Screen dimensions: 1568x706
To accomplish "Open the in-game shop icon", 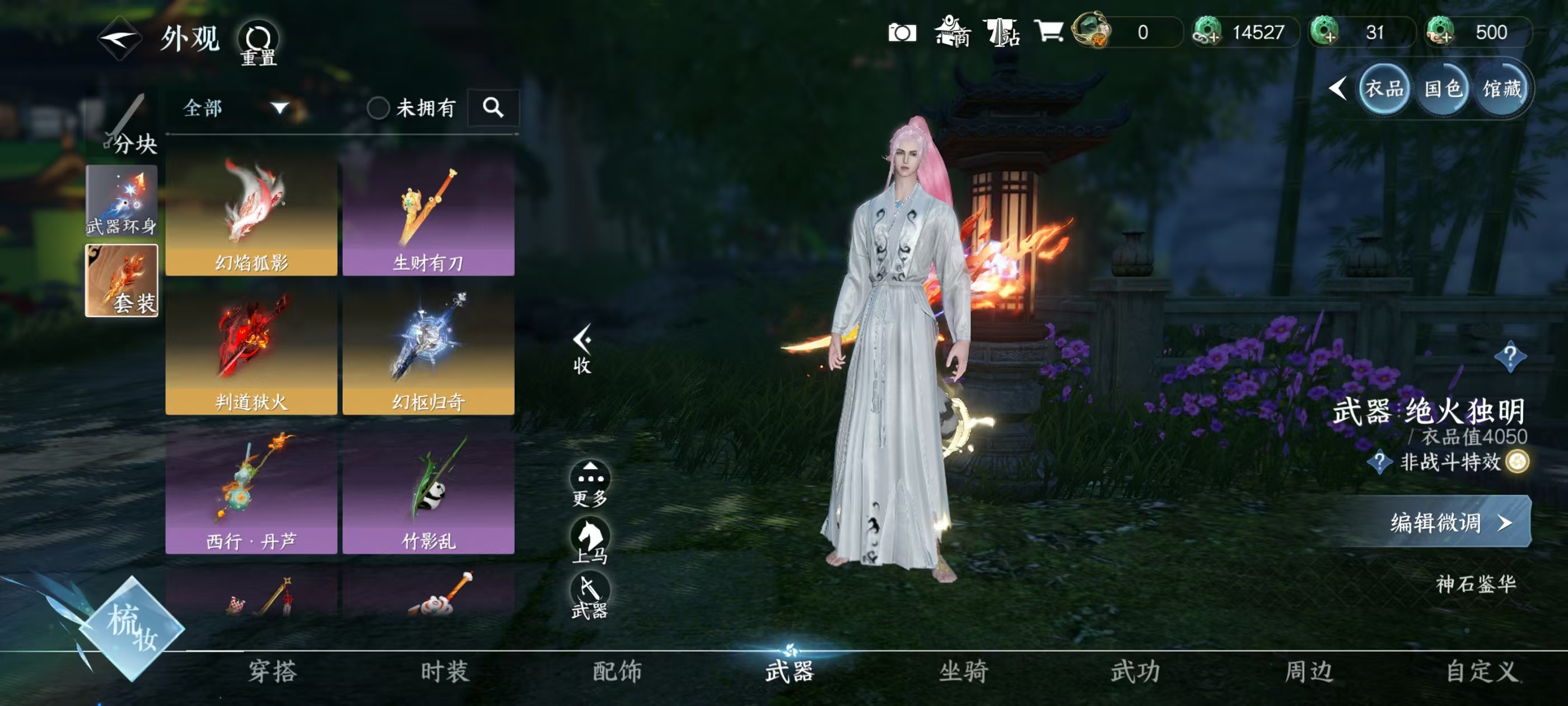I will click(954, 33).
